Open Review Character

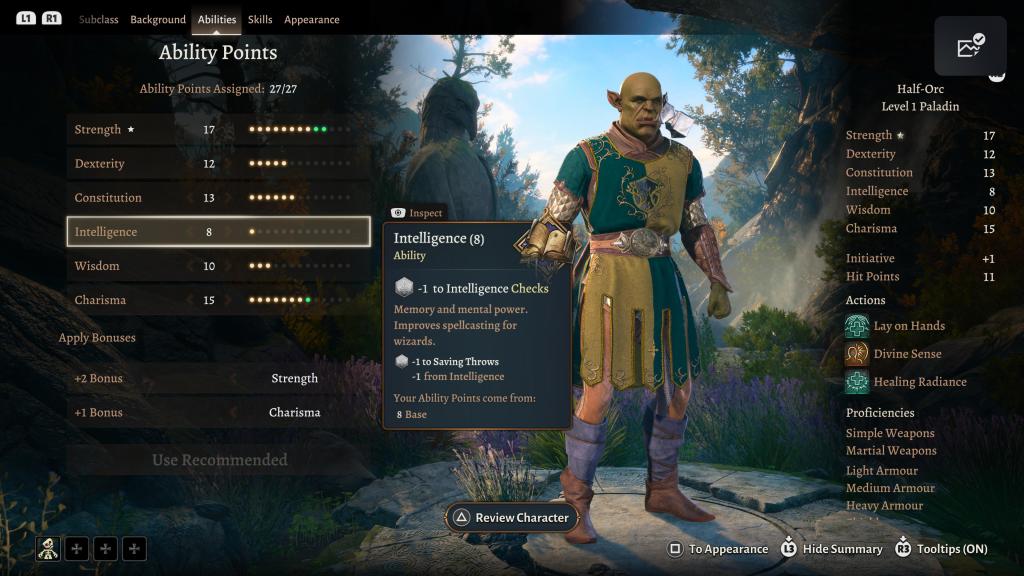[512, 518]
